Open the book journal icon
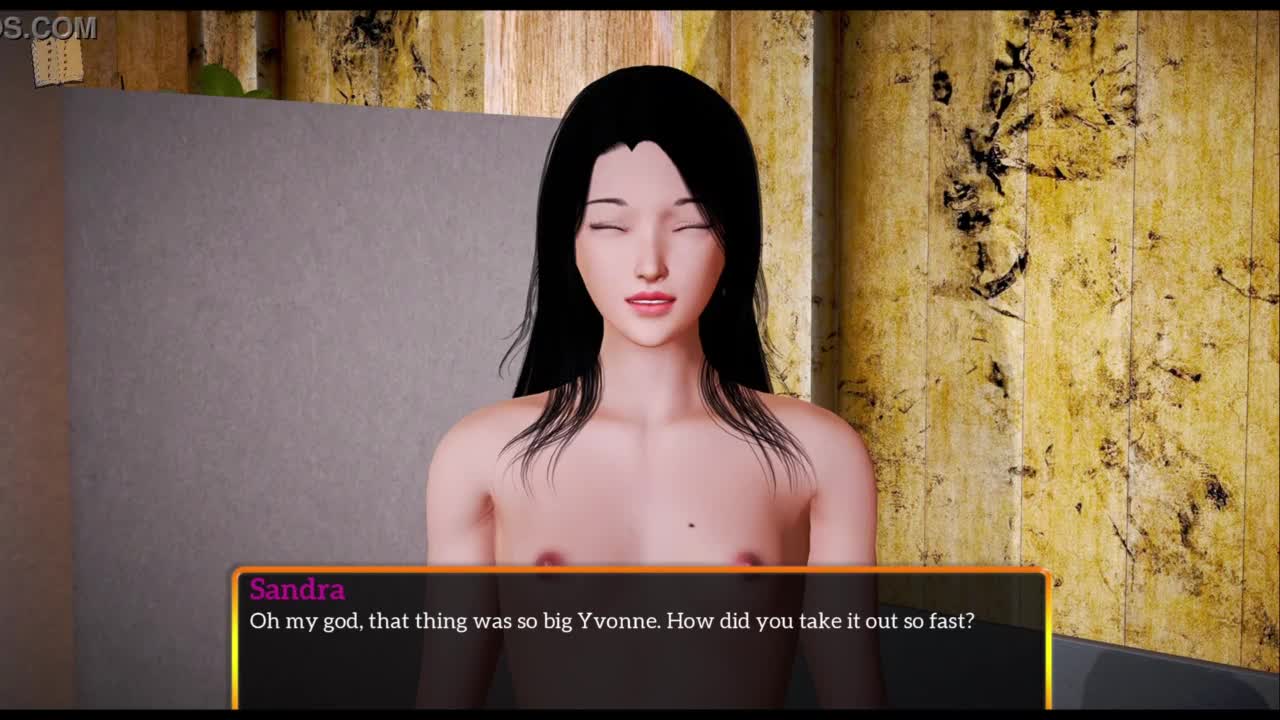This screenshot has width=1280, height=720. tap(56, 62)
